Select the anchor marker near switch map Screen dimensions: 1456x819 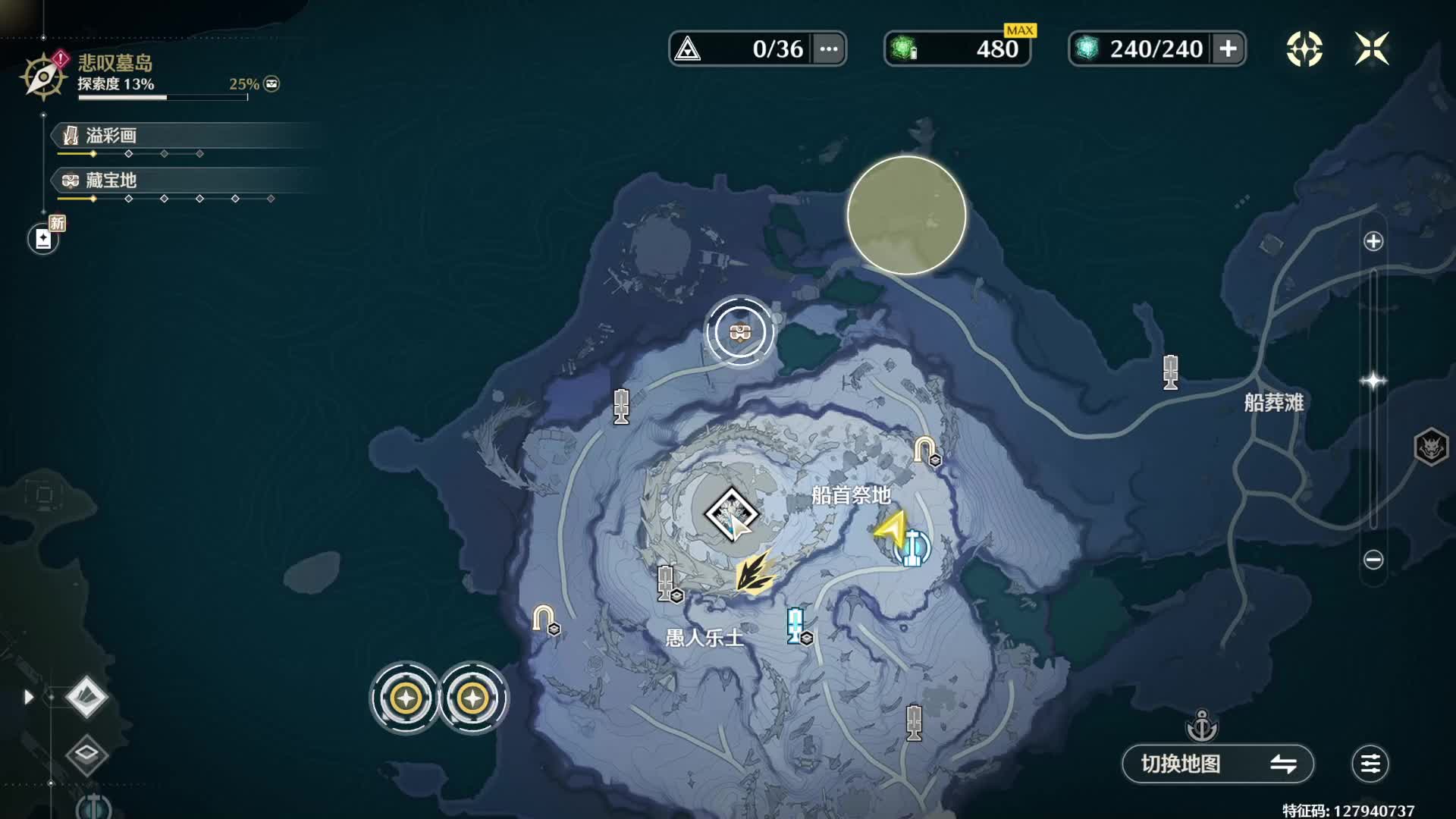click(1202, 726)
